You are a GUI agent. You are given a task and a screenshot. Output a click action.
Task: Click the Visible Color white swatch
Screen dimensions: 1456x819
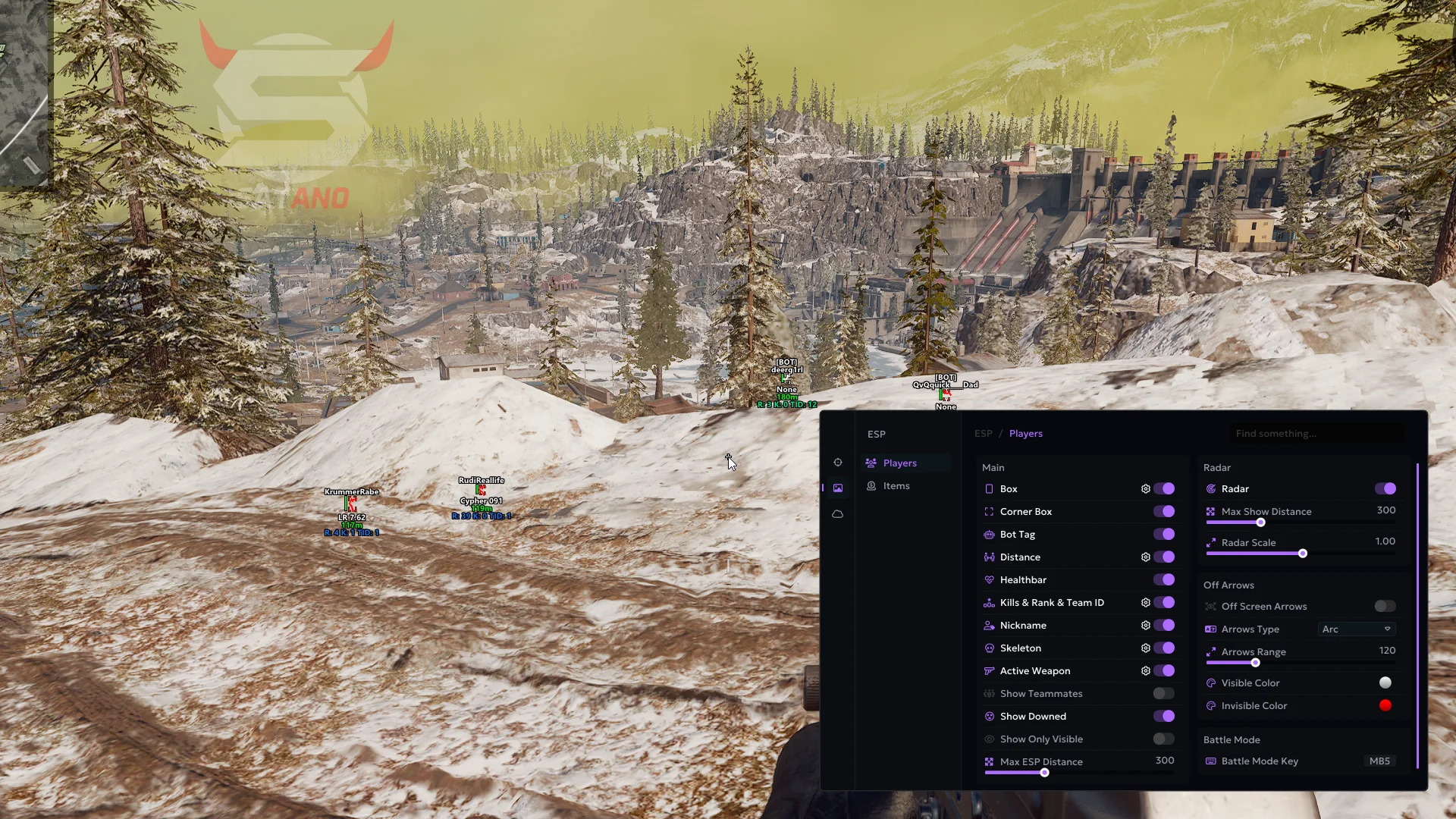click(1385, 683)
